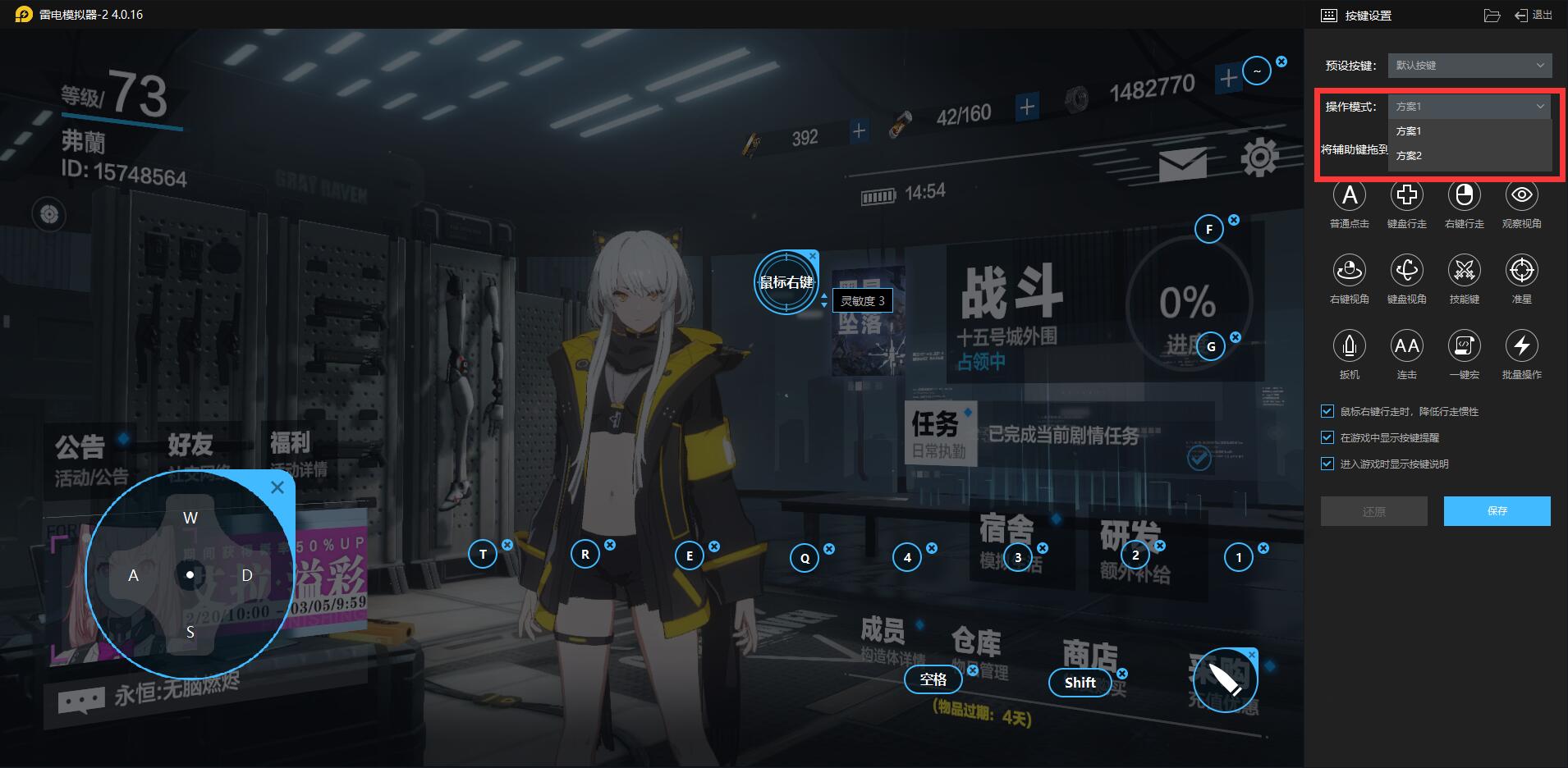The image size is (1568, 768).
Task: Open the game's gear settings icon
Action: [1259, 158]
